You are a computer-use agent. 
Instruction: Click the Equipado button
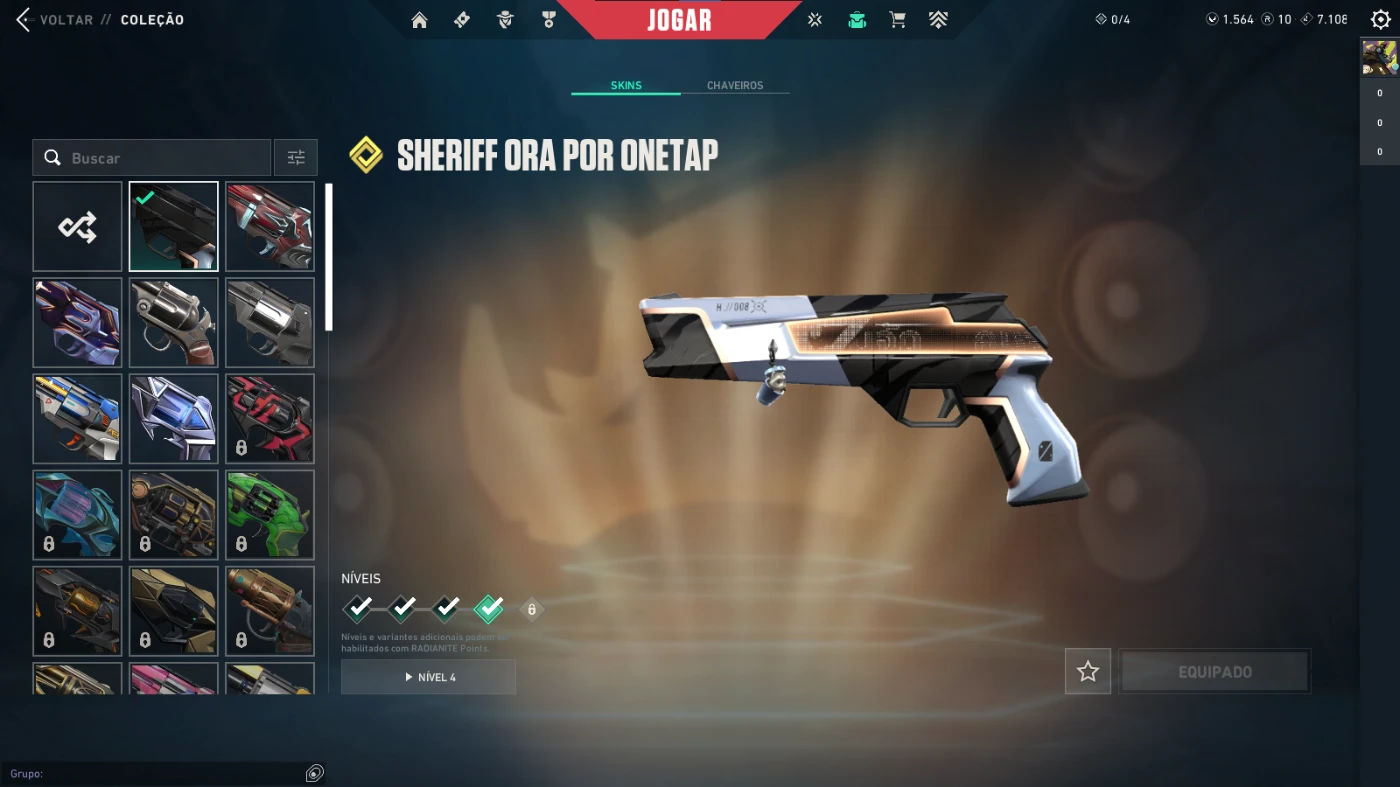(x=1214, y=672)
